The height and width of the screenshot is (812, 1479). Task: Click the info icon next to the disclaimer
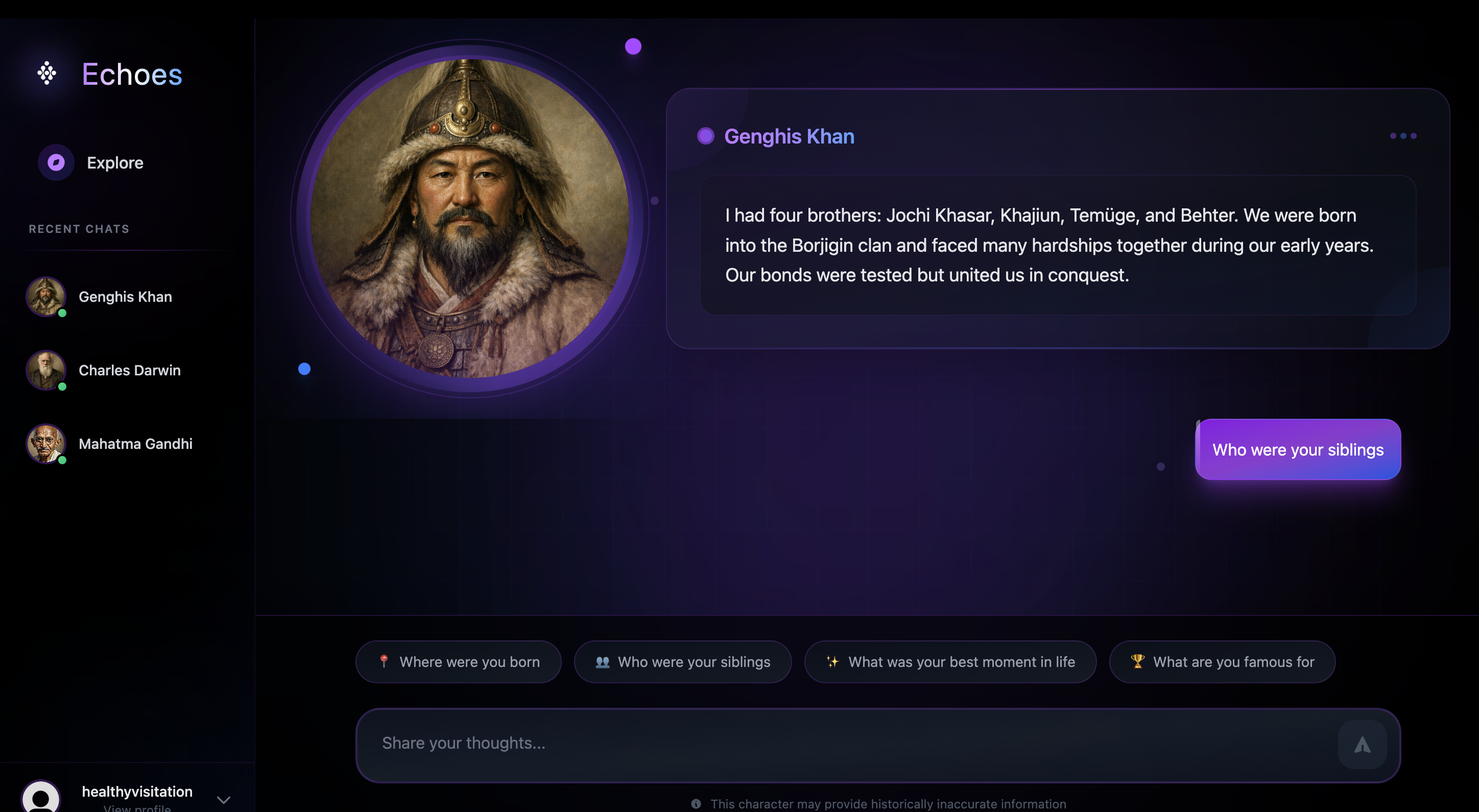click(x=696, y=804)
